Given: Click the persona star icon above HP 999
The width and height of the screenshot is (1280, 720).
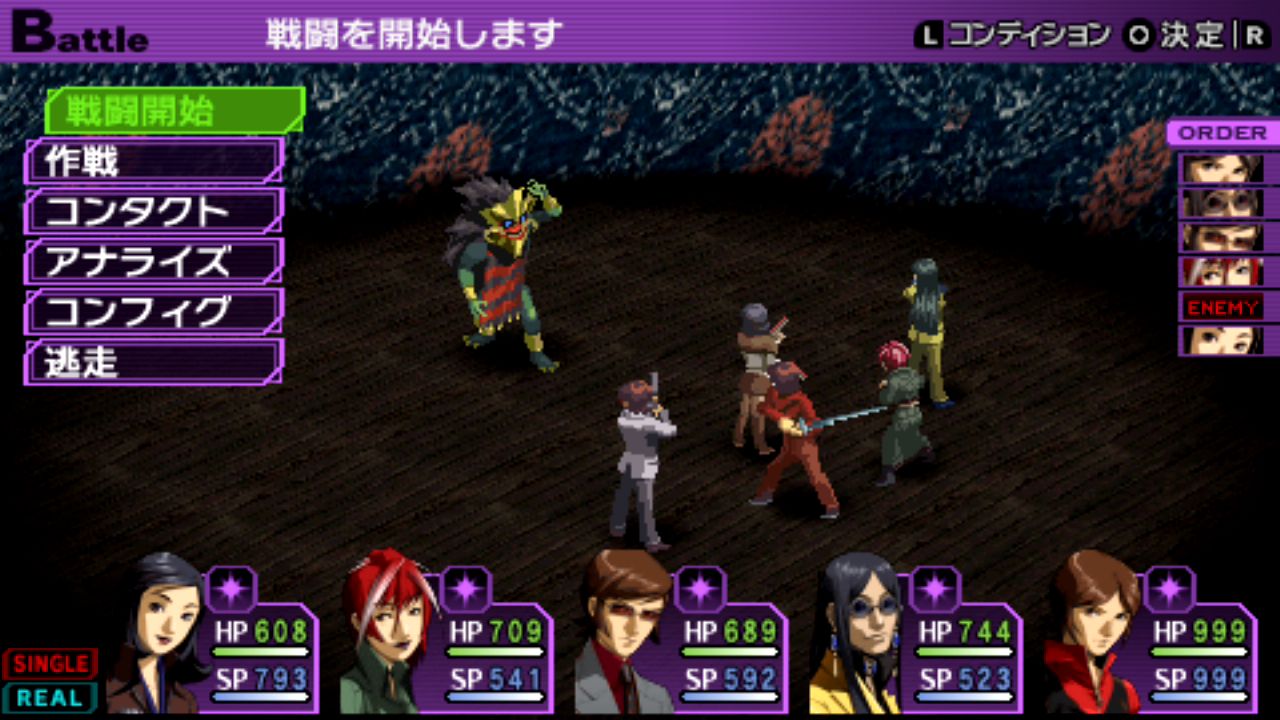Looking at the screenshot, I should 1169,588.
